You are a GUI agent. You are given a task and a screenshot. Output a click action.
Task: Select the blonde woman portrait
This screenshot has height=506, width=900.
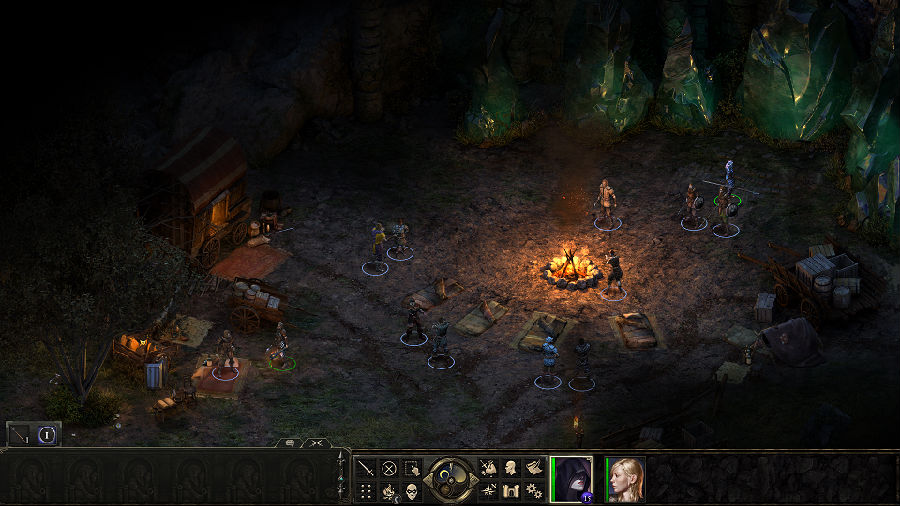pyautogui.click(x=625, y=478)
